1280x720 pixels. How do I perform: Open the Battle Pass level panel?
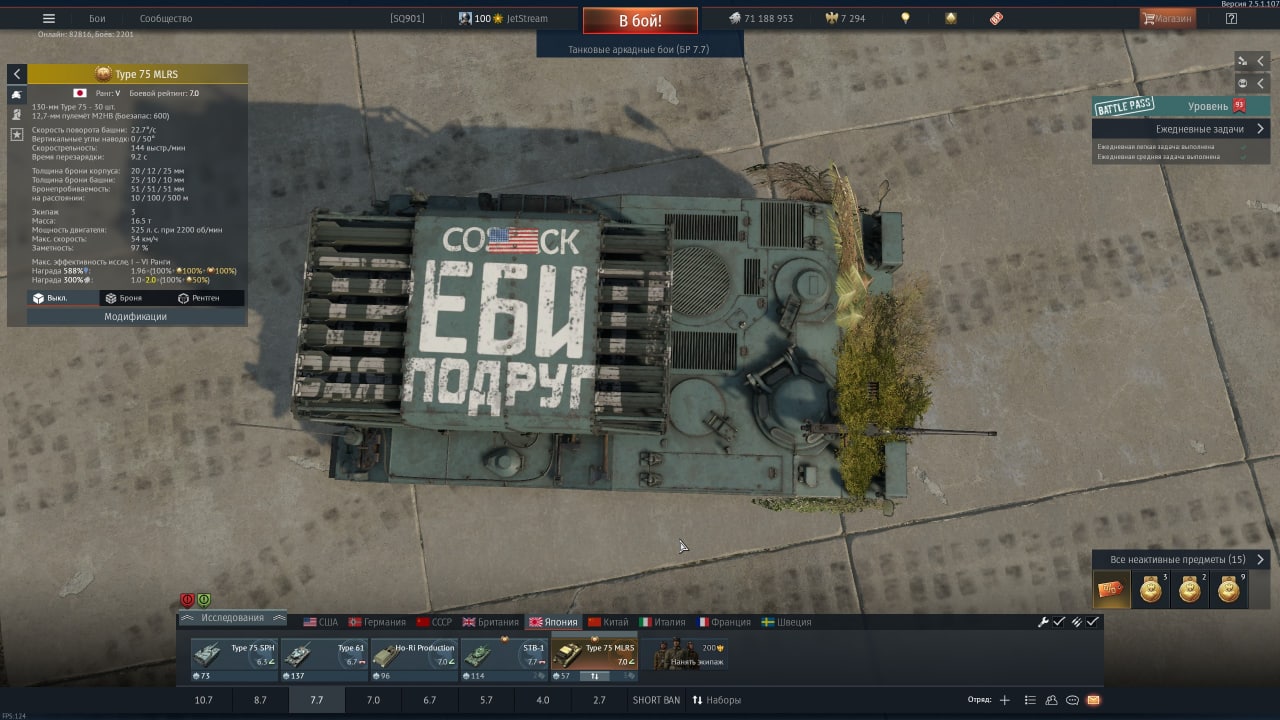pyautogui.click(x=1180, y=106)
